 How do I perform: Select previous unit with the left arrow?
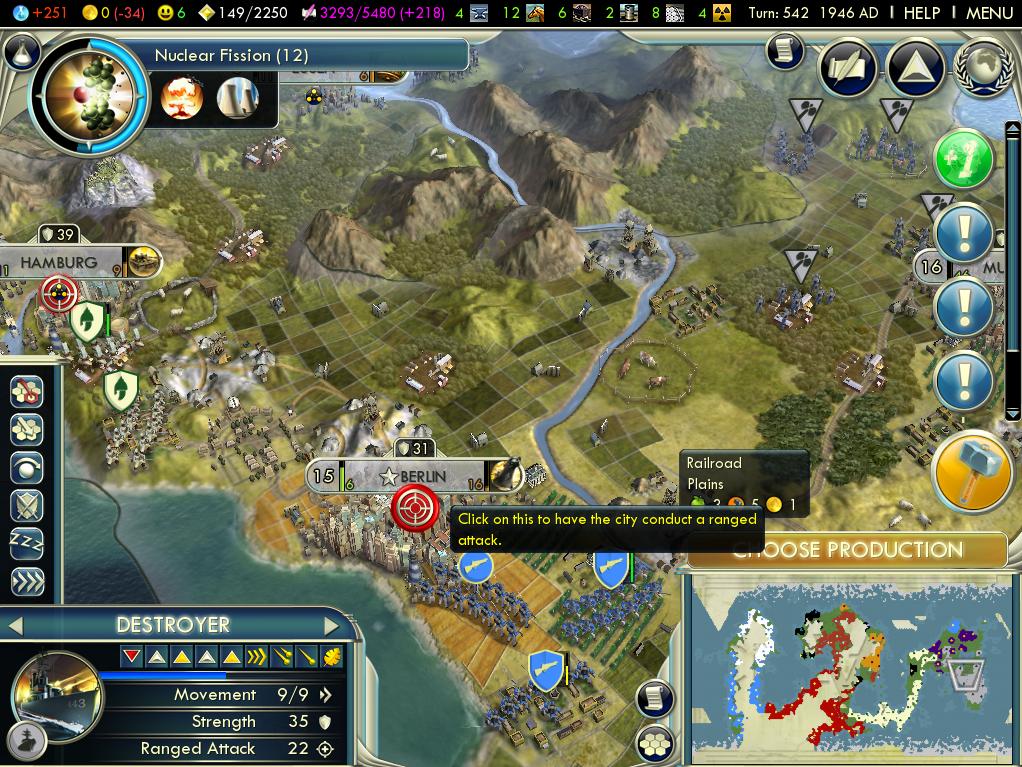tap(15, 626)
